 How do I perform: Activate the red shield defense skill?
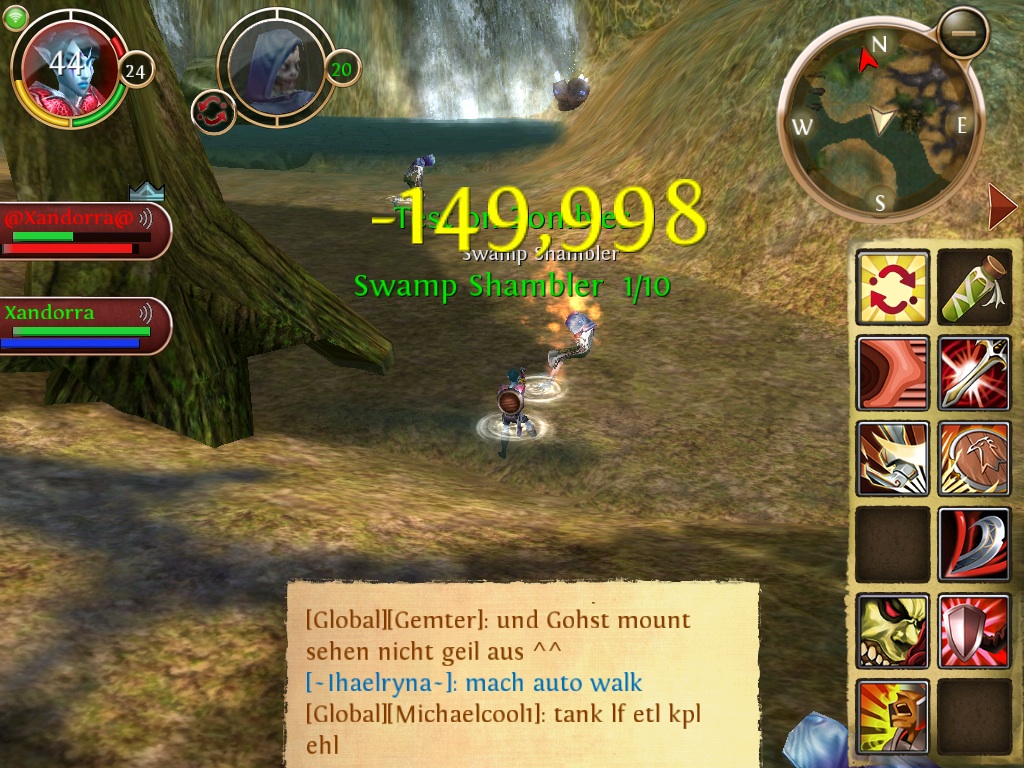click(x=975, y=631)
